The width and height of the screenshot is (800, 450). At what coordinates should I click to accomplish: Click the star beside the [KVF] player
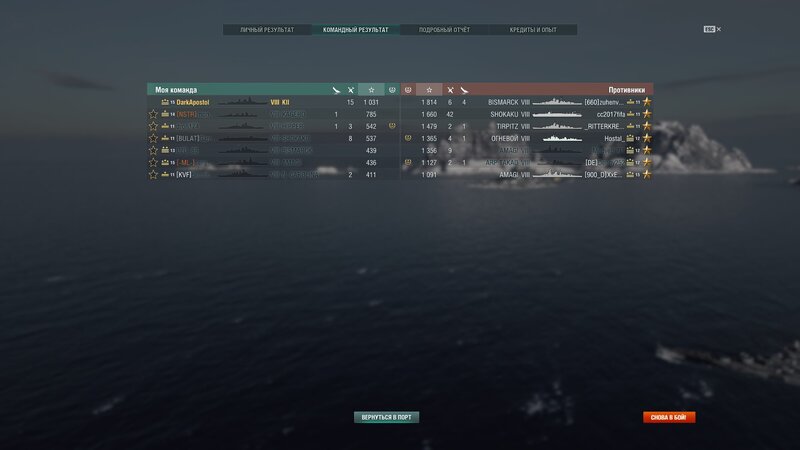(x=153, y=174)
